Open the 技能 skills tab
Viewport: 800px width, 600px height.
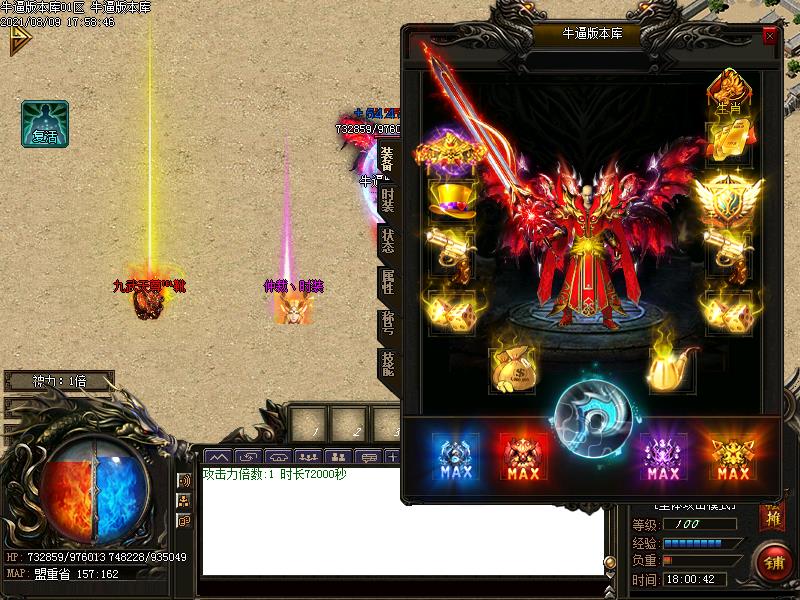(388, 365)
